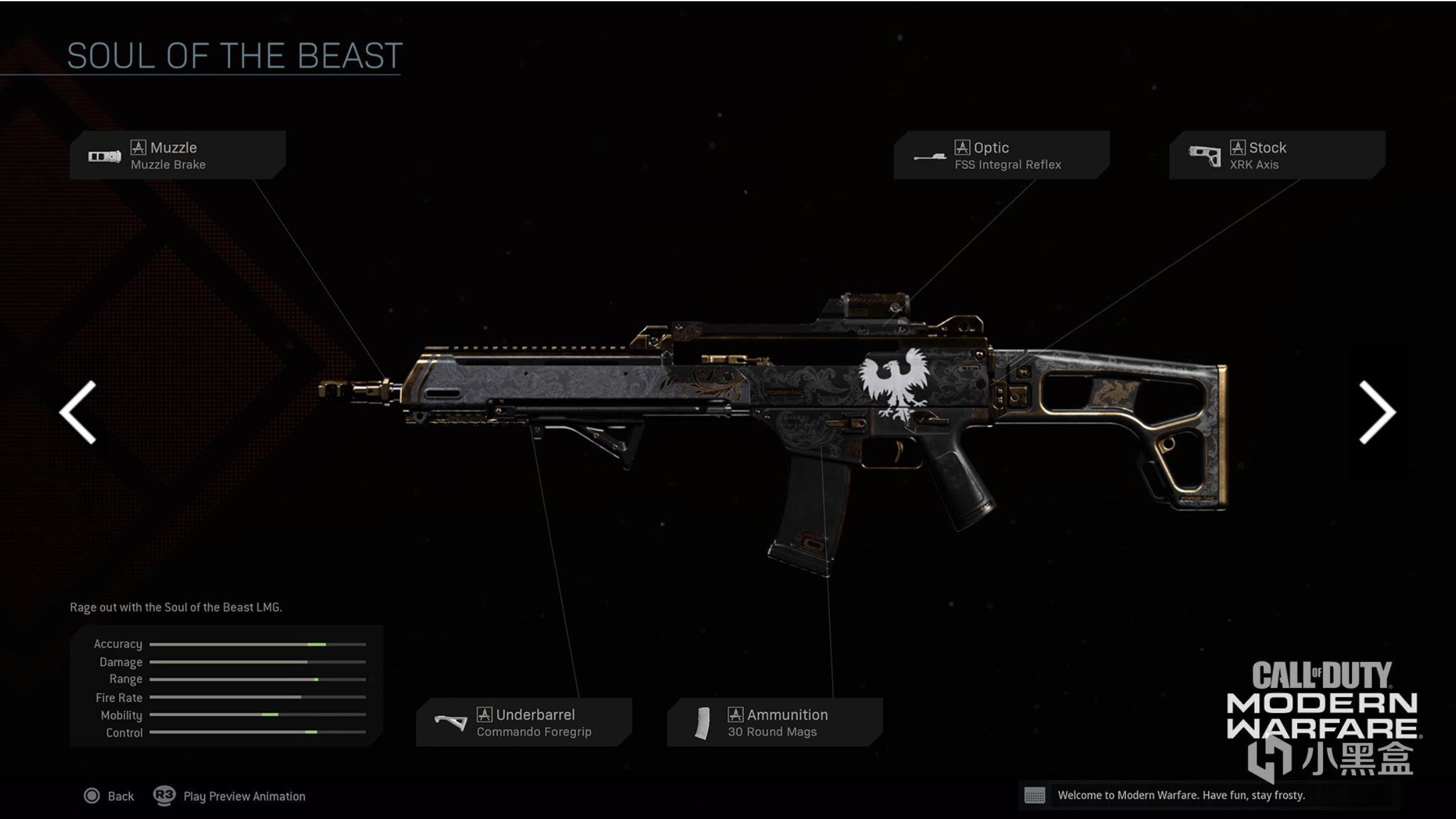Open the FSS Integral Reflex optic panel

tap(1001, 155)
